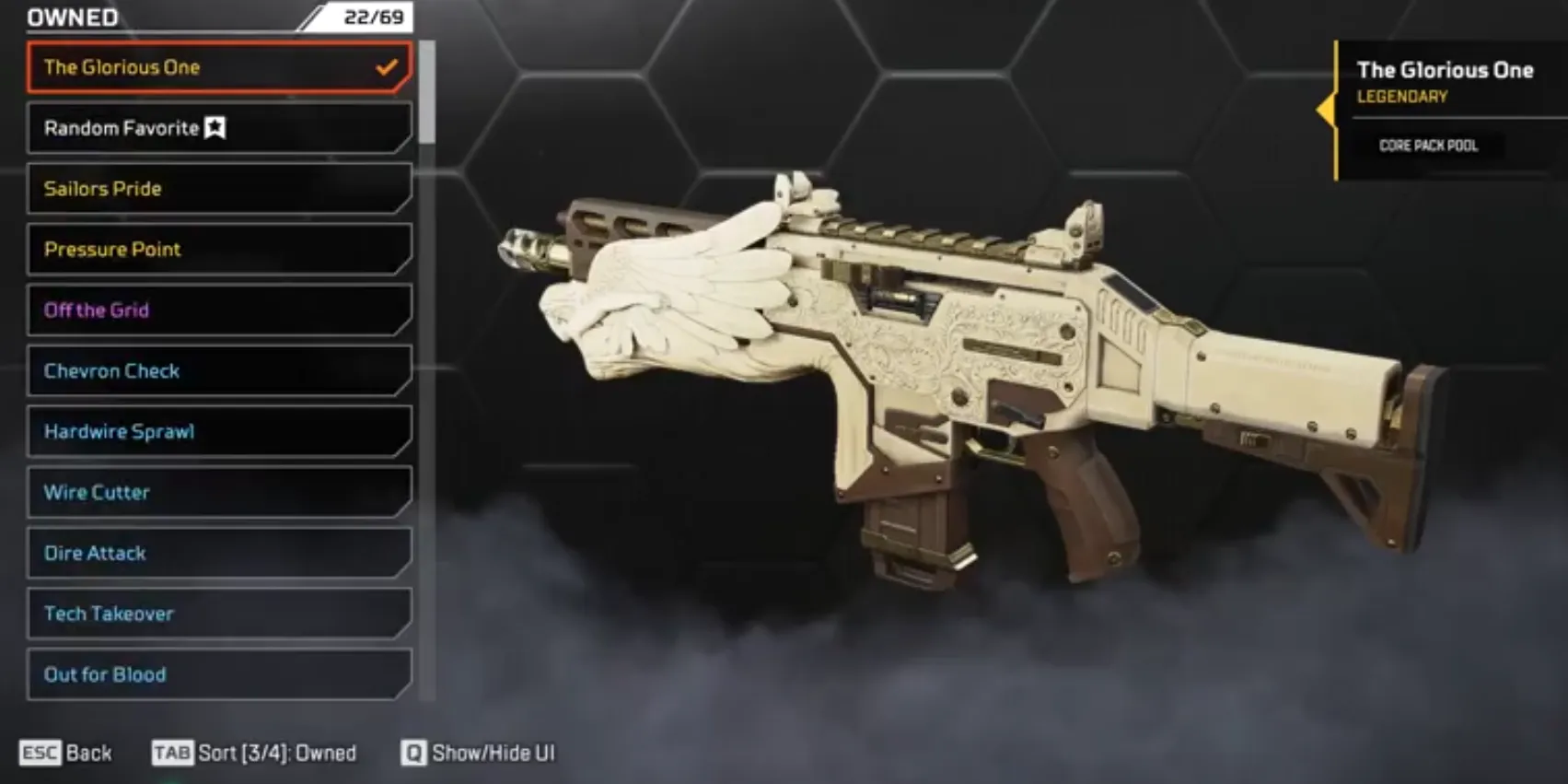Click the favorite star icon on Random Favorite
Viewport: 1568px width, 784px height.
(x=215, y=128)
